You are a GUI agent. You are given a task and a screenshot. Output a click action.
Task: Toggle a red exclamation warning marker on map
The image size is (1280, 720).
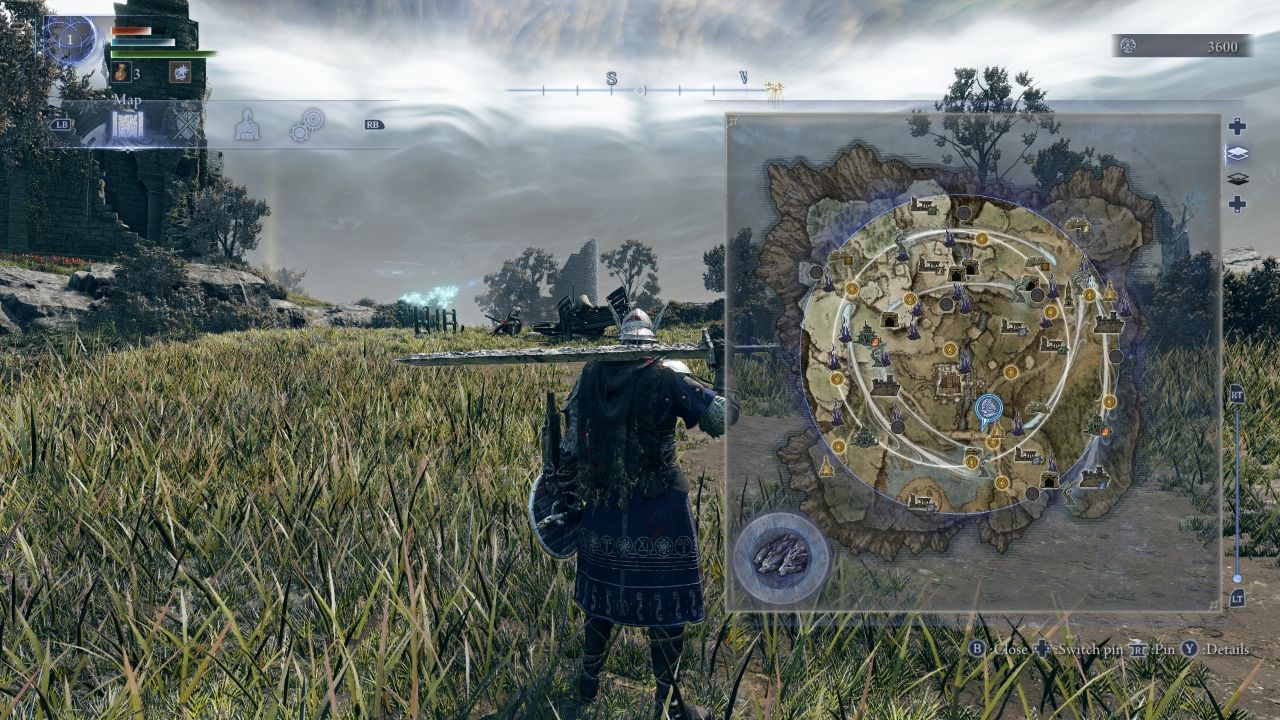[x=1104, y=430]
